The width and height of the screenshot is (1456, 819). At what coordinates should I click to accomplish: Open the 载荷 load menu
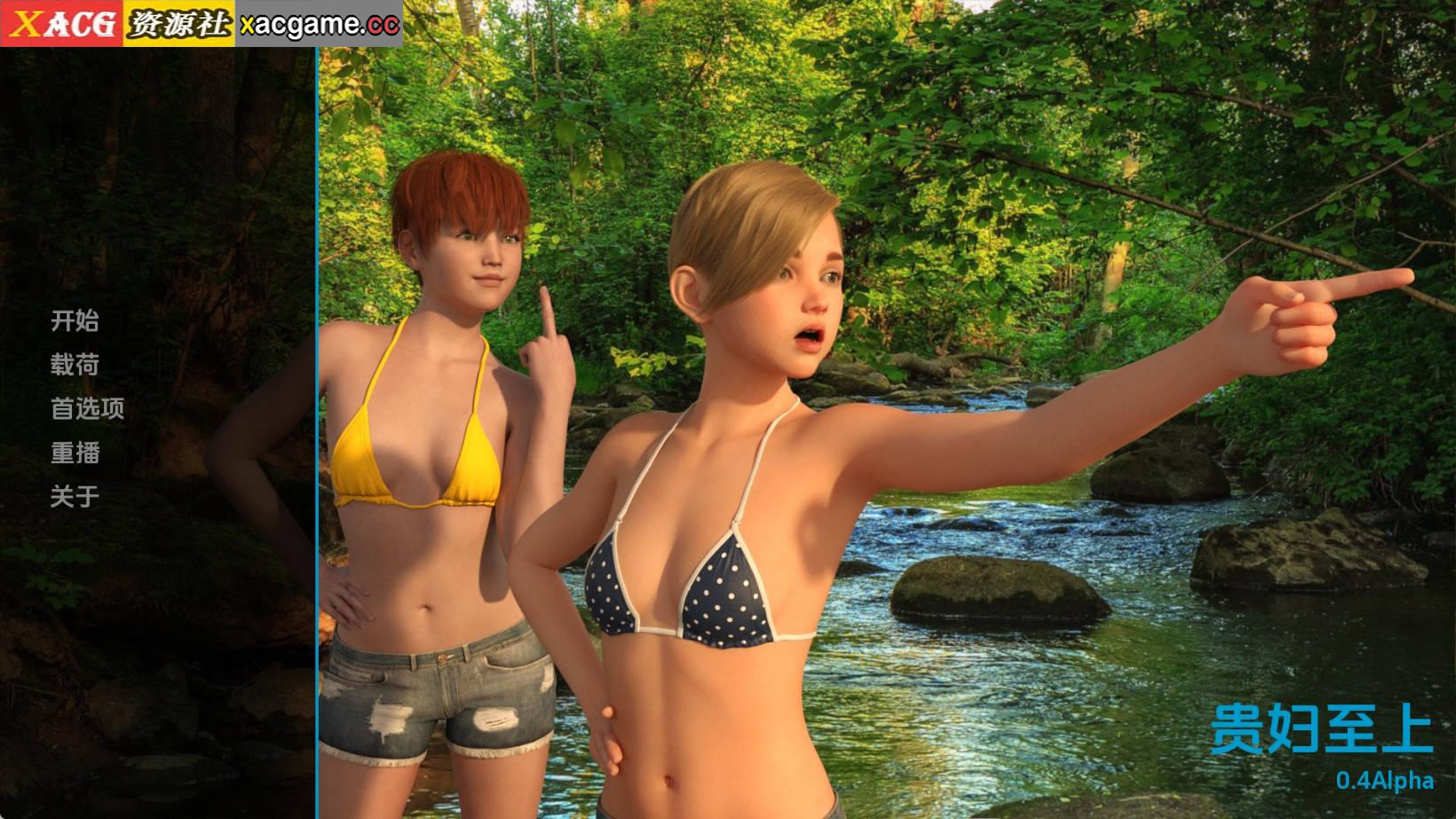(x=75, y=365)
